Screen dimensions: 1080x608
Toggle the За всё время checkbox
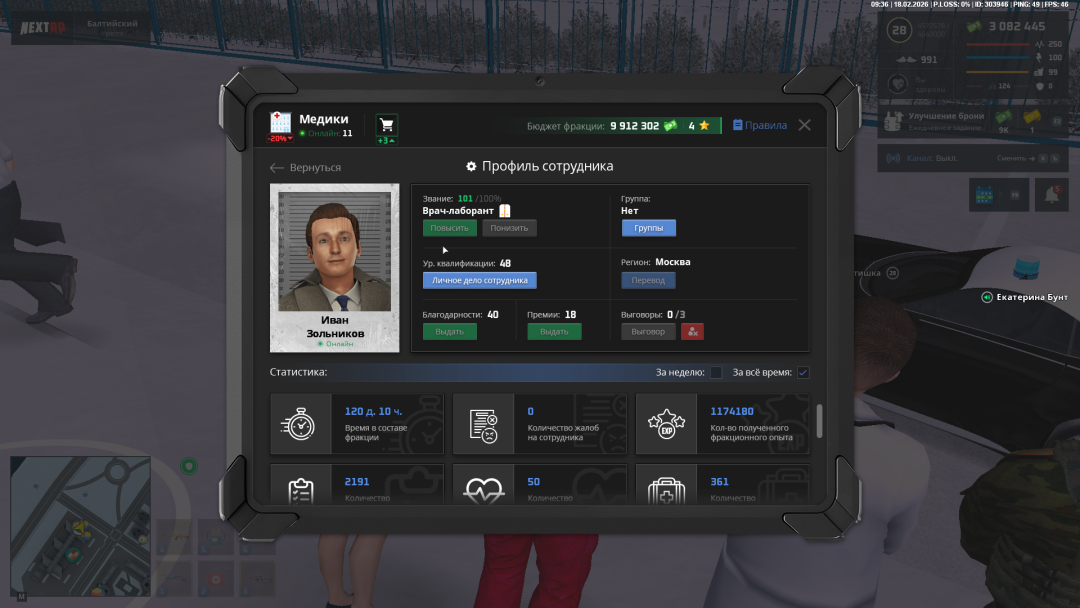803,373
